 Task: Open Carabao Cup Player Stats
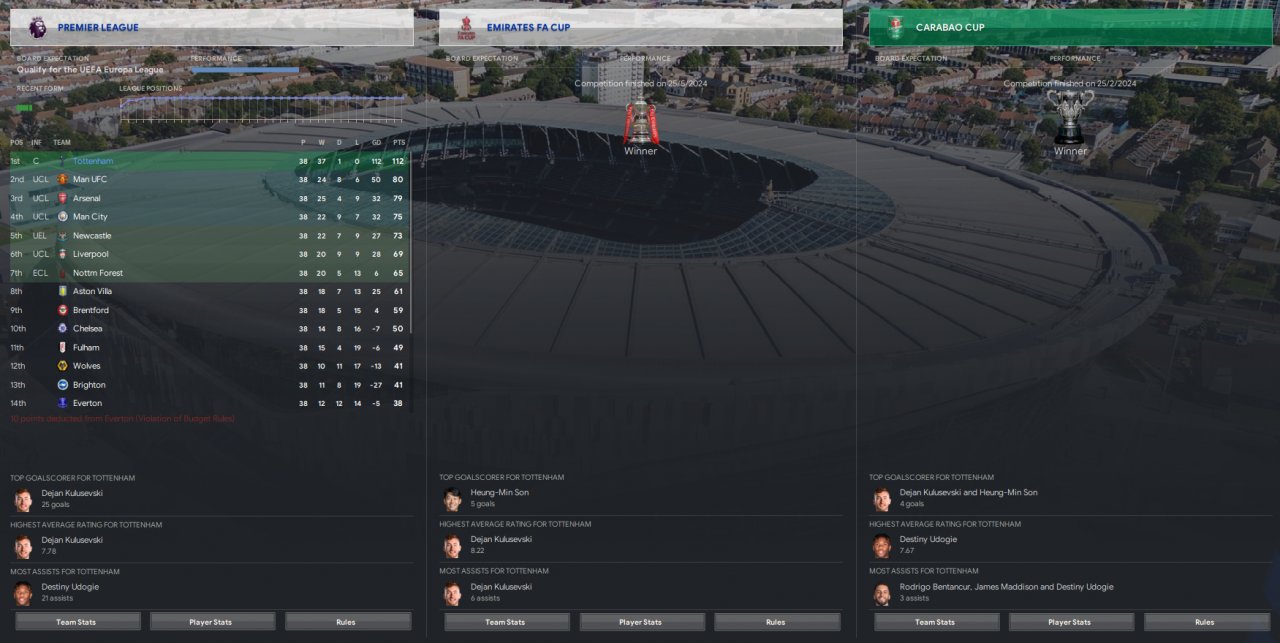point(1071,622)
